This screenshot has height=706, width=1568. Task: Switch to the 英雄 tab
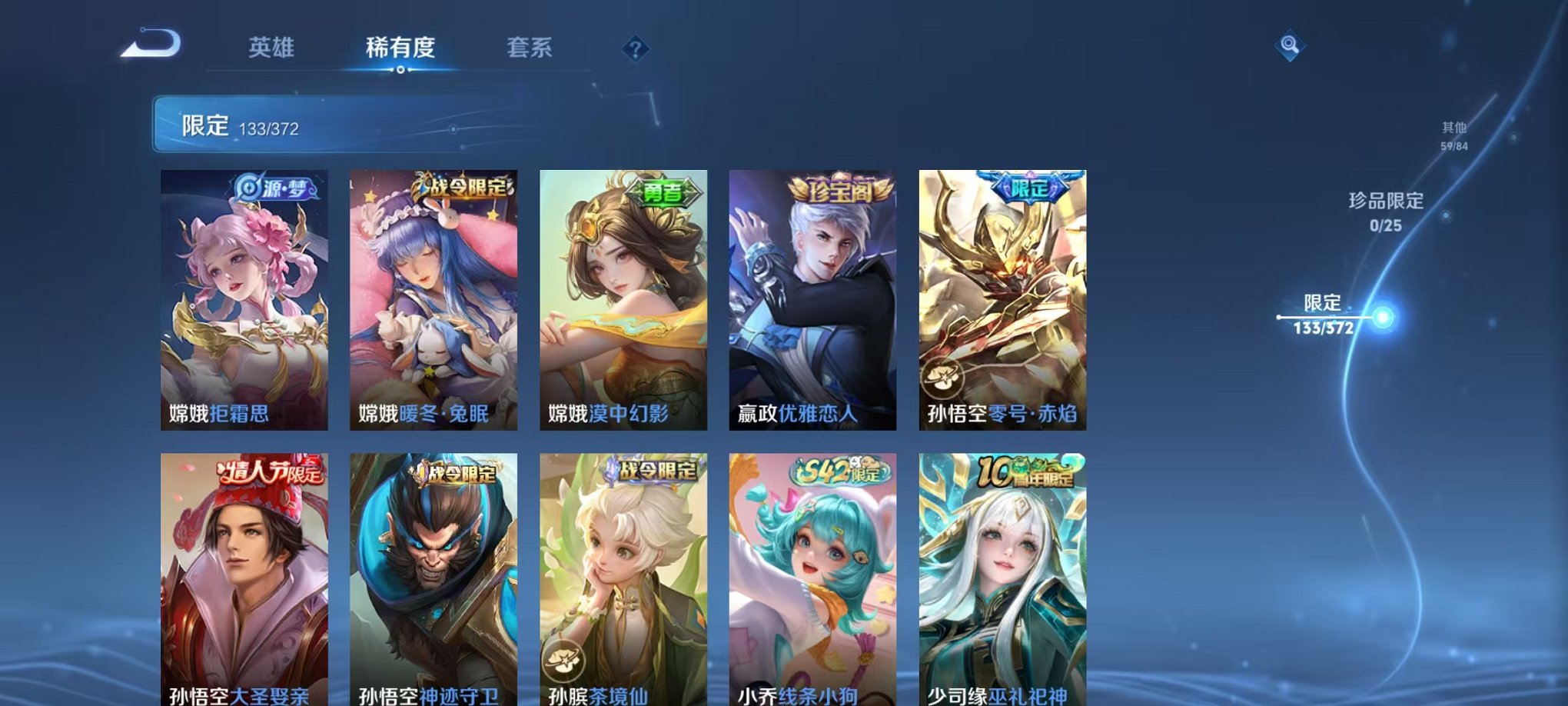[272, 48]
